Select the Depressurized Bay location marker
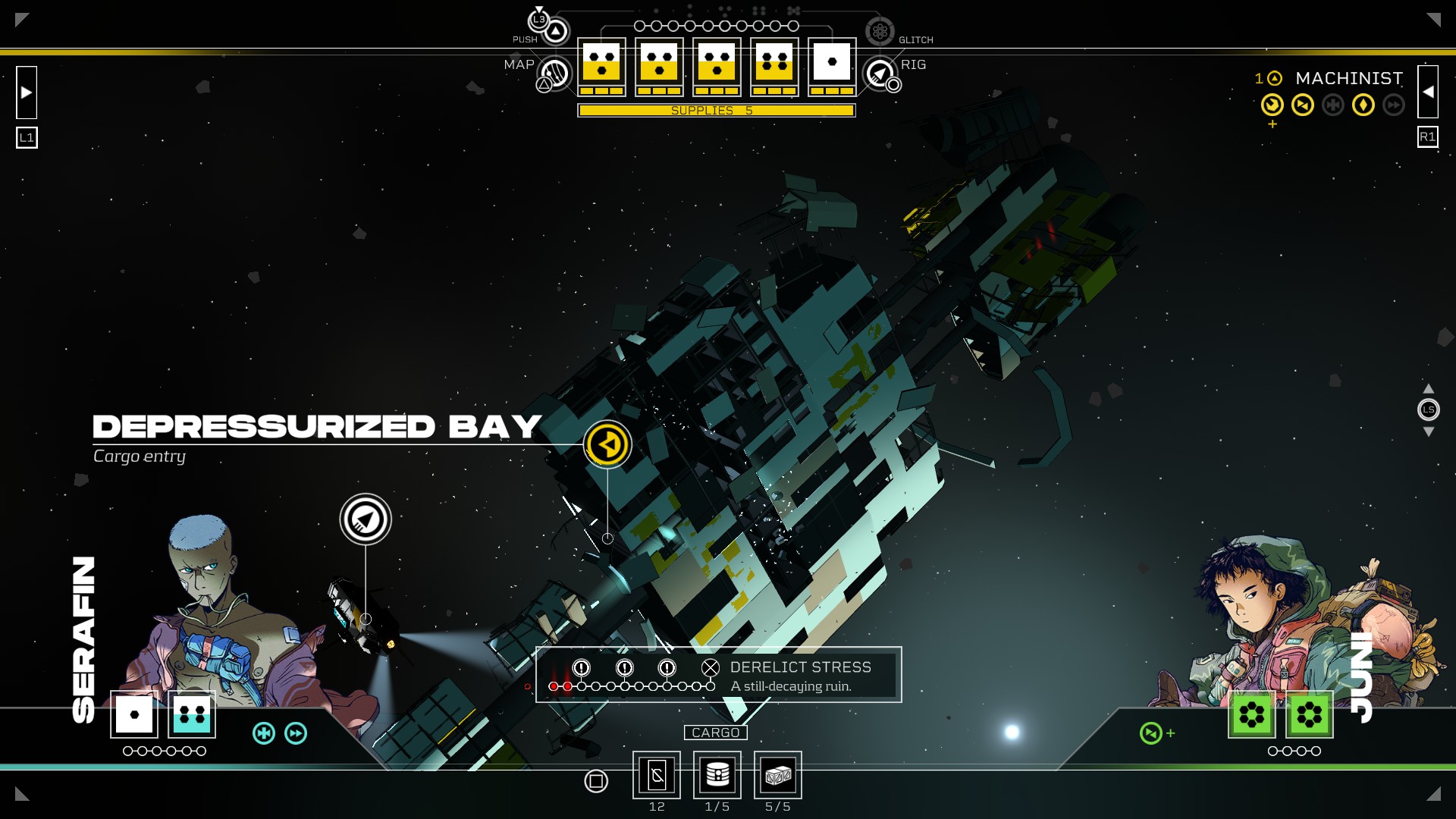 click(x=607, y=444)
